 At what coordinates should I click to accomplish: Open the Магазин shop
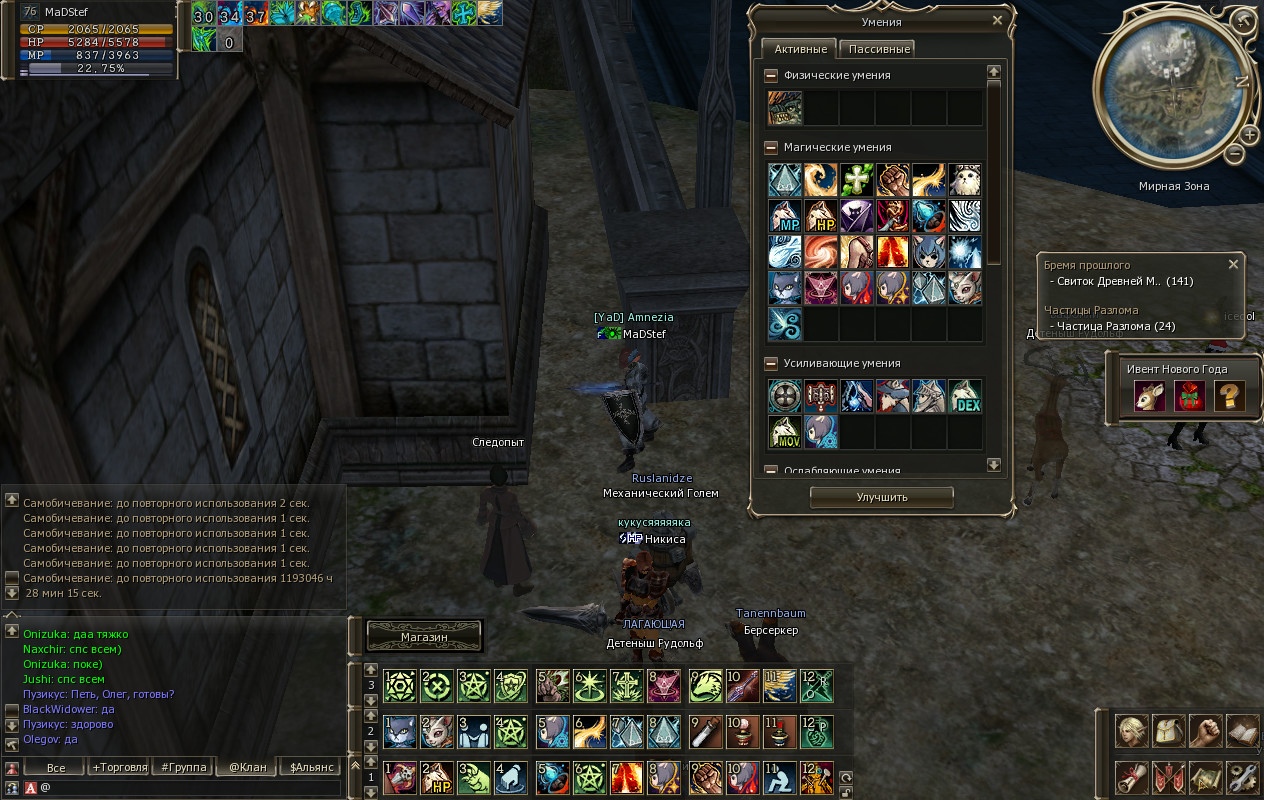tap(424, 637)
